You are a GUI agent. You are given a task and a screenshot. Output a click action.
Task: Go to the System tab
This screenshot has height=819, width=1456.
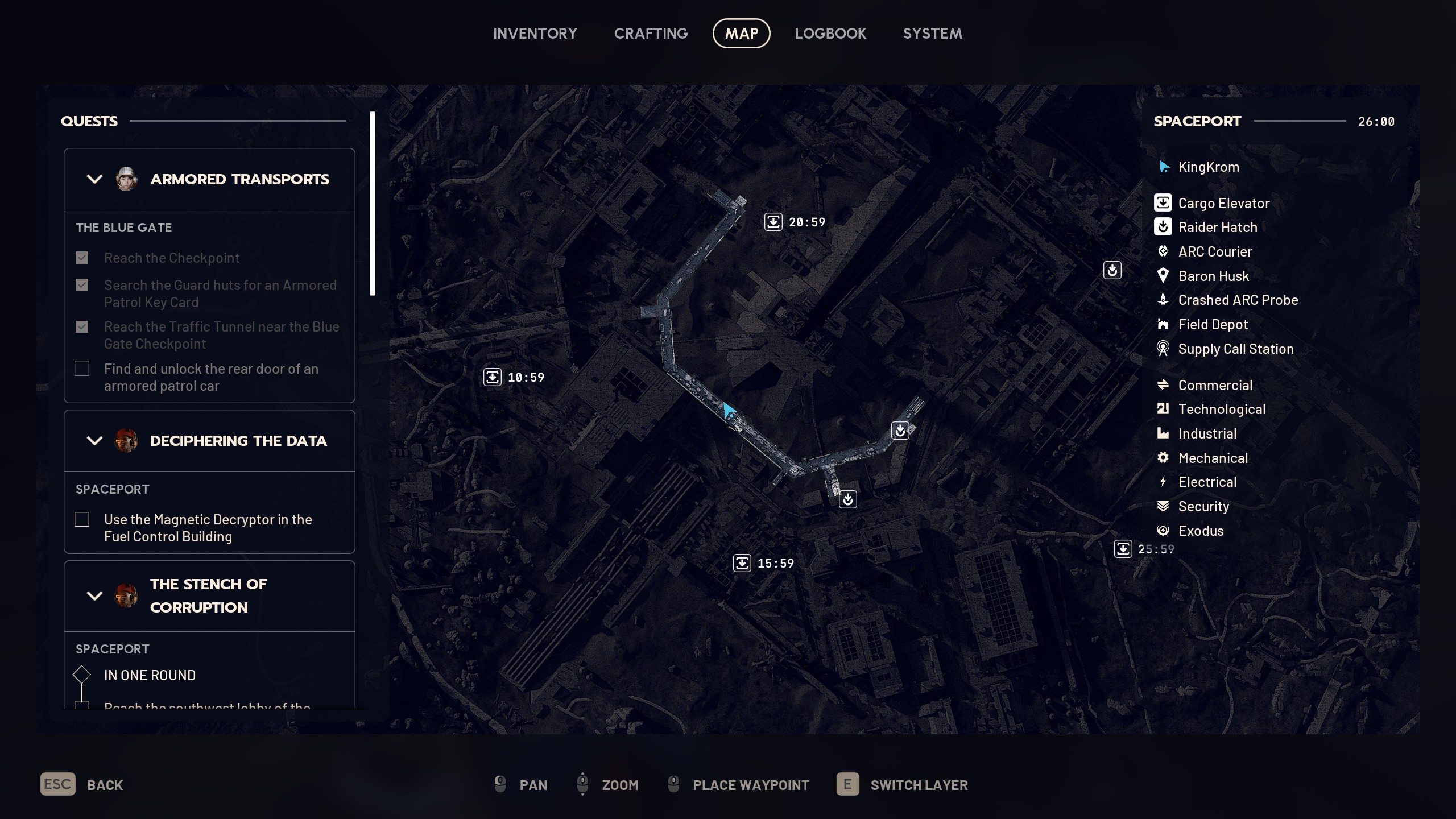tap(932, 34)
